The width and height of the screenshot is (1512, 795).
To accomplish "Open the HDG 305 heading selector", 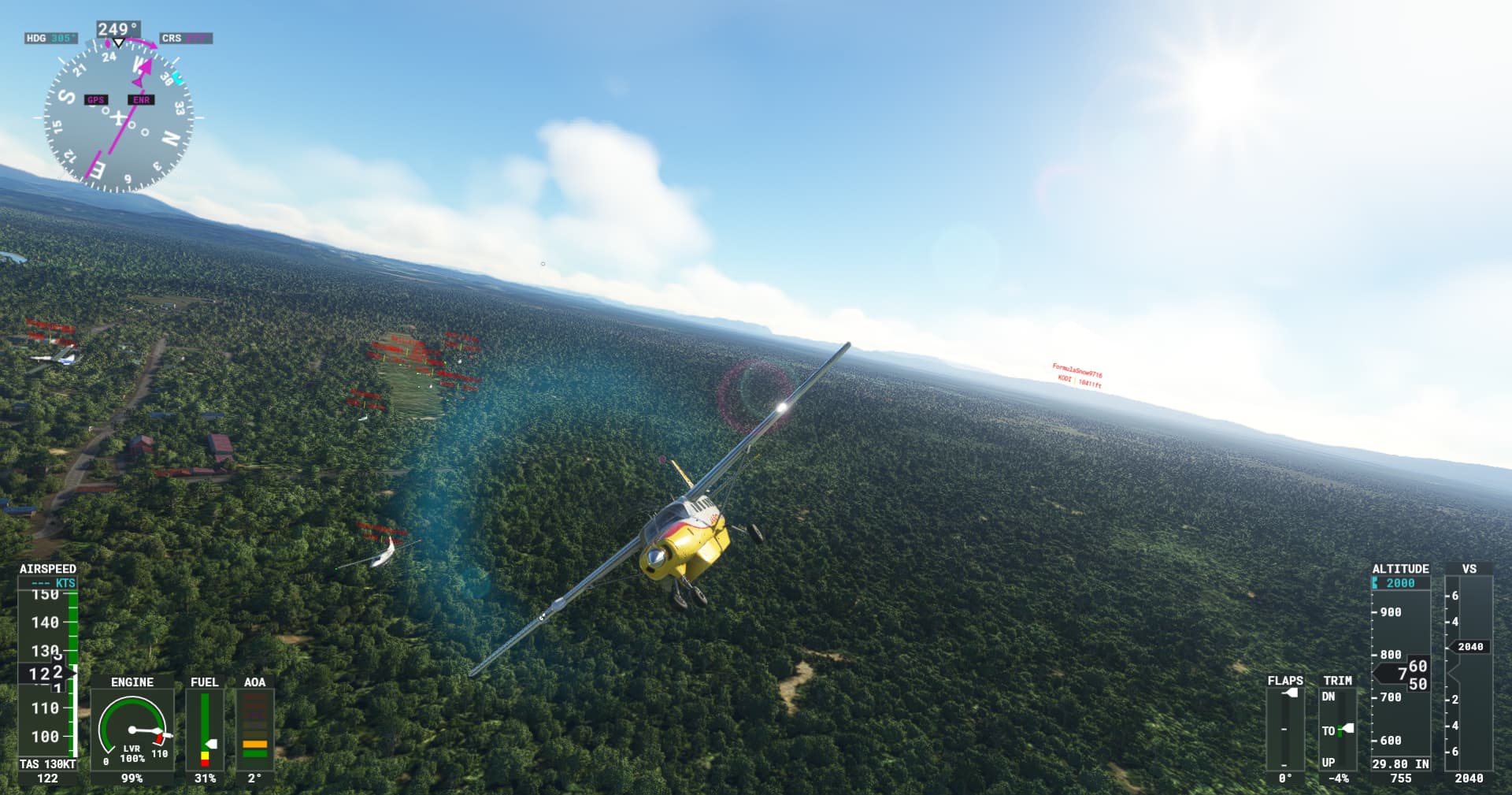I will point(50,36).
